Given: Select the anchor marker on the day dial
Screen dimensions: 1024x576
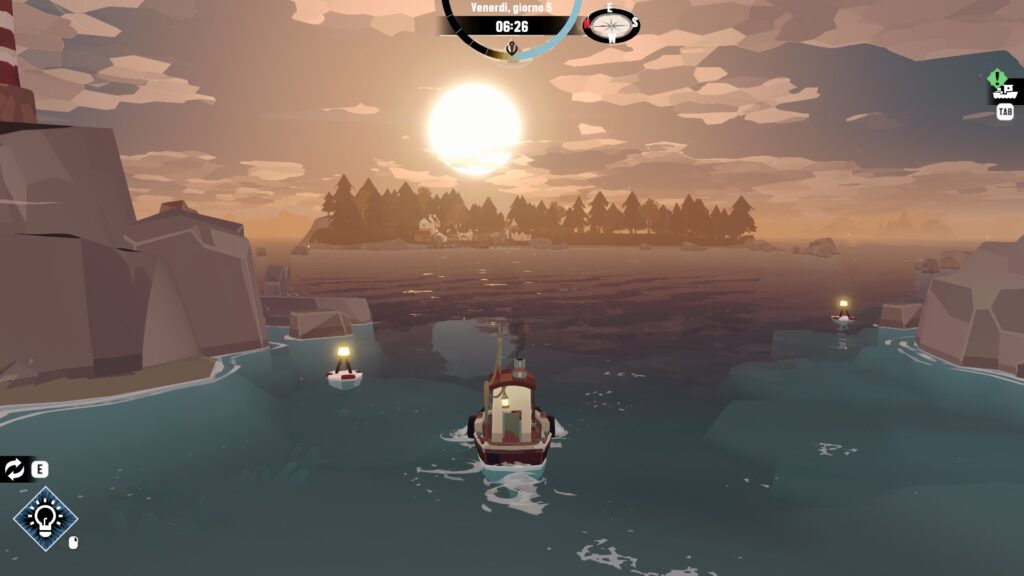Looking at the screenshot, I should [512, 48].
